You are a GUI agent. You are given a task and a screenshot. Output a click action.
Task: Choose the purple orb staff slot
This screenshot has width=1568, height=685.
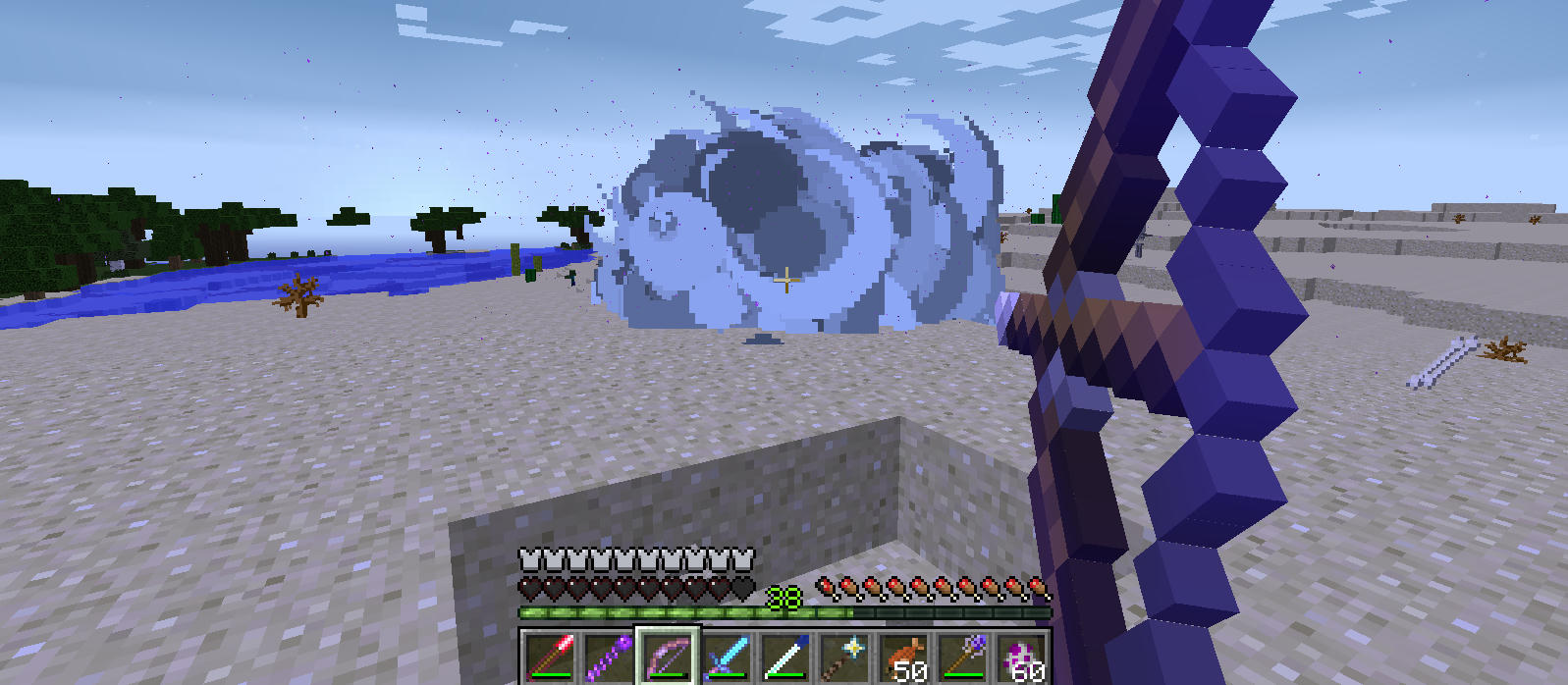pos(962,657)
